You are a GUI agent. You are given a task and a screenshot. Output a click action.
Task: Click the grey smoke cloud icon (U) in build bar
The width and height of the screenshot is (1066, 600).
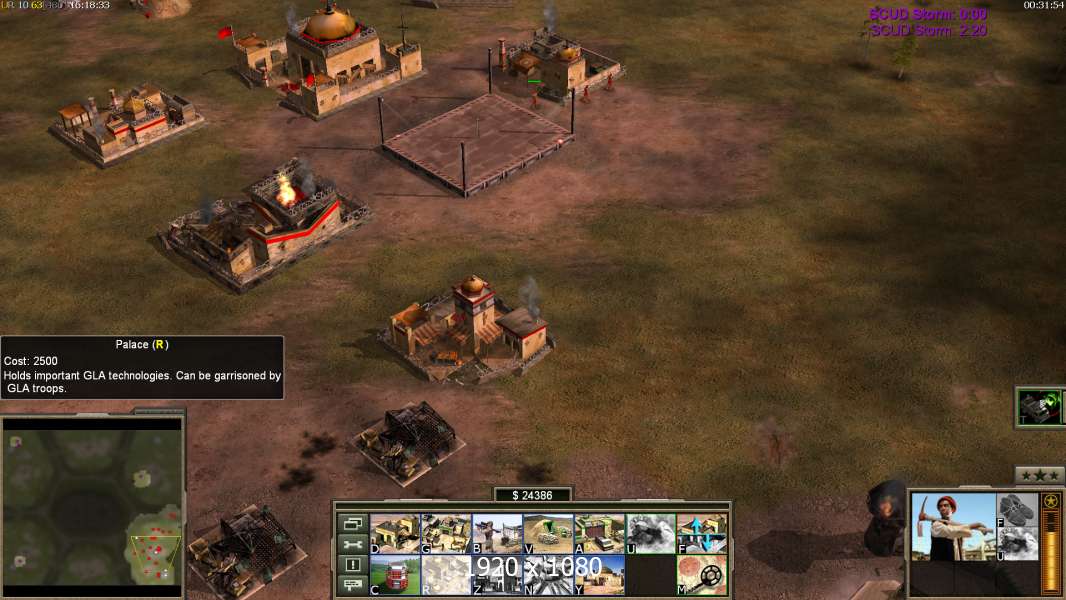coord(650,534)
